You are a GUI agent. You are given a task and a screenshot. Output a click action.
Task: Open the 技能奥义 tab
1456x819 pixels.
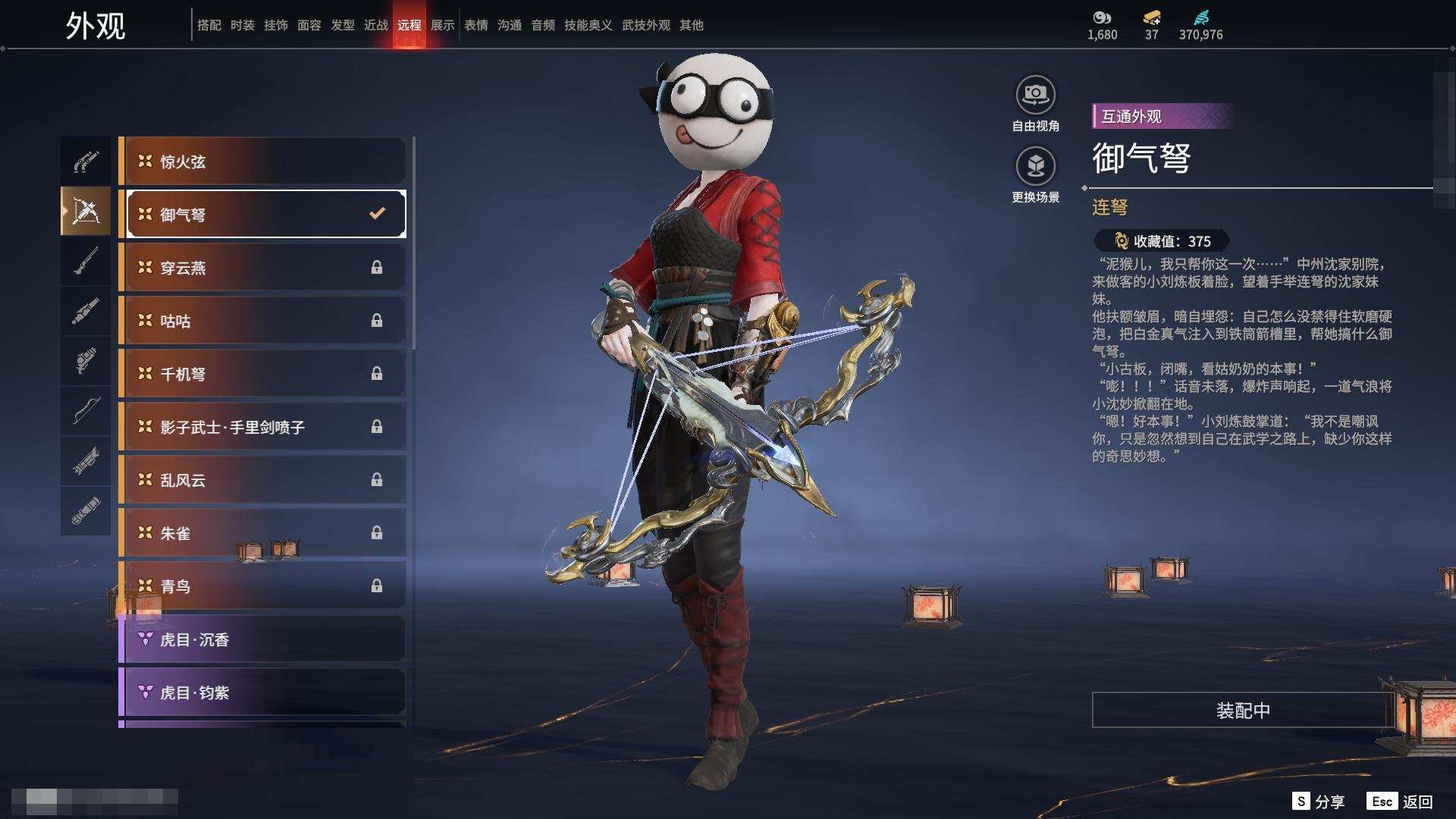[588, 25]
